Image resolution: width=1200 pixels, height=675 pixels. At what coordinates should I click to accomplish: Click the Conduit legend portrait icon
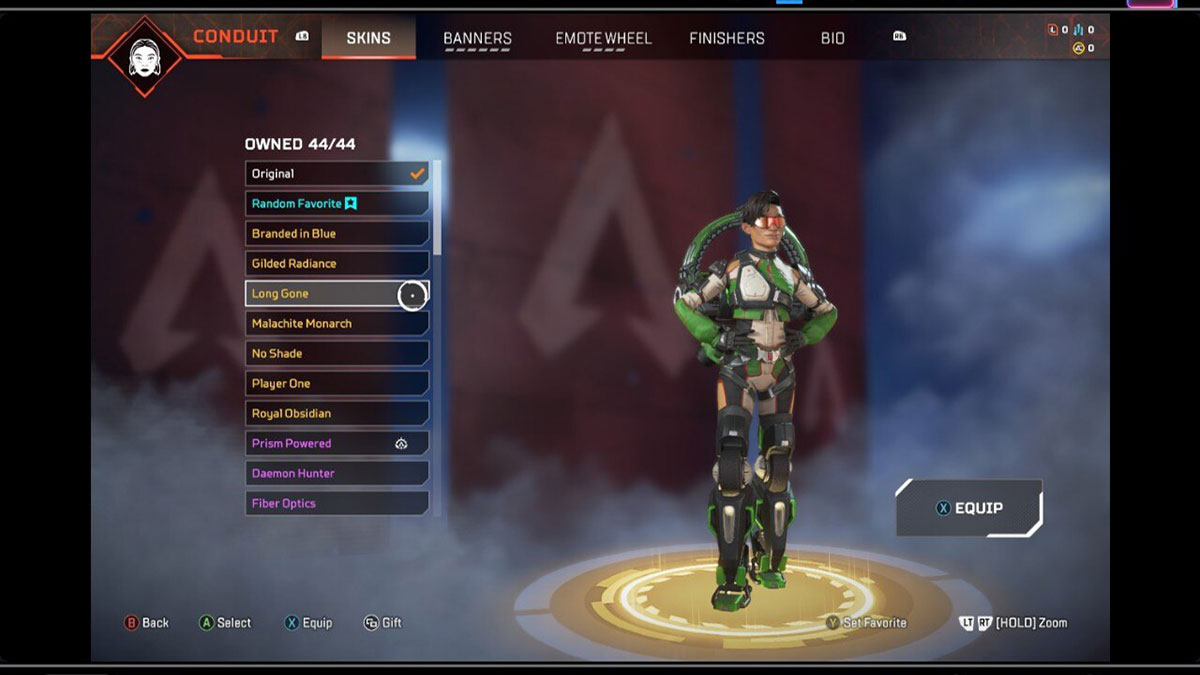[x=145, y=55]
